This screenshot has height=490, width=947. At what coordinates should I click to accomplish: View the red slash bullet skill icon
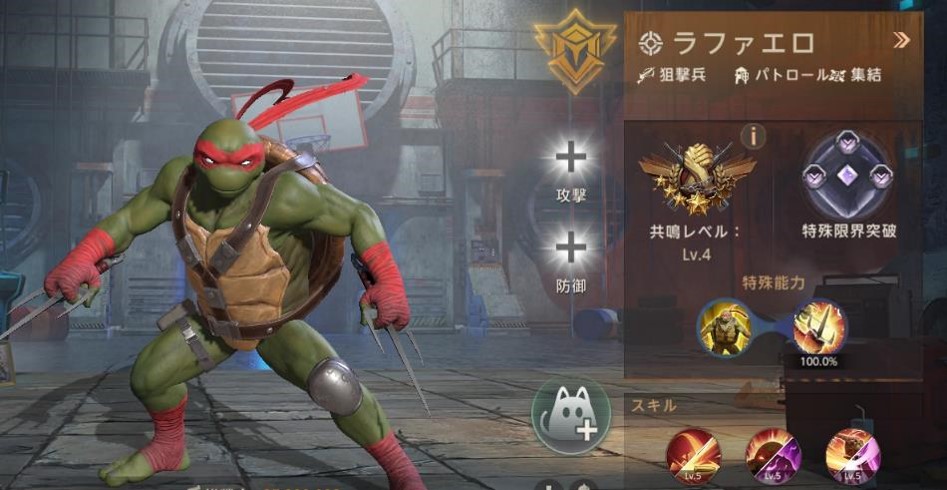(x=694, y=453)
